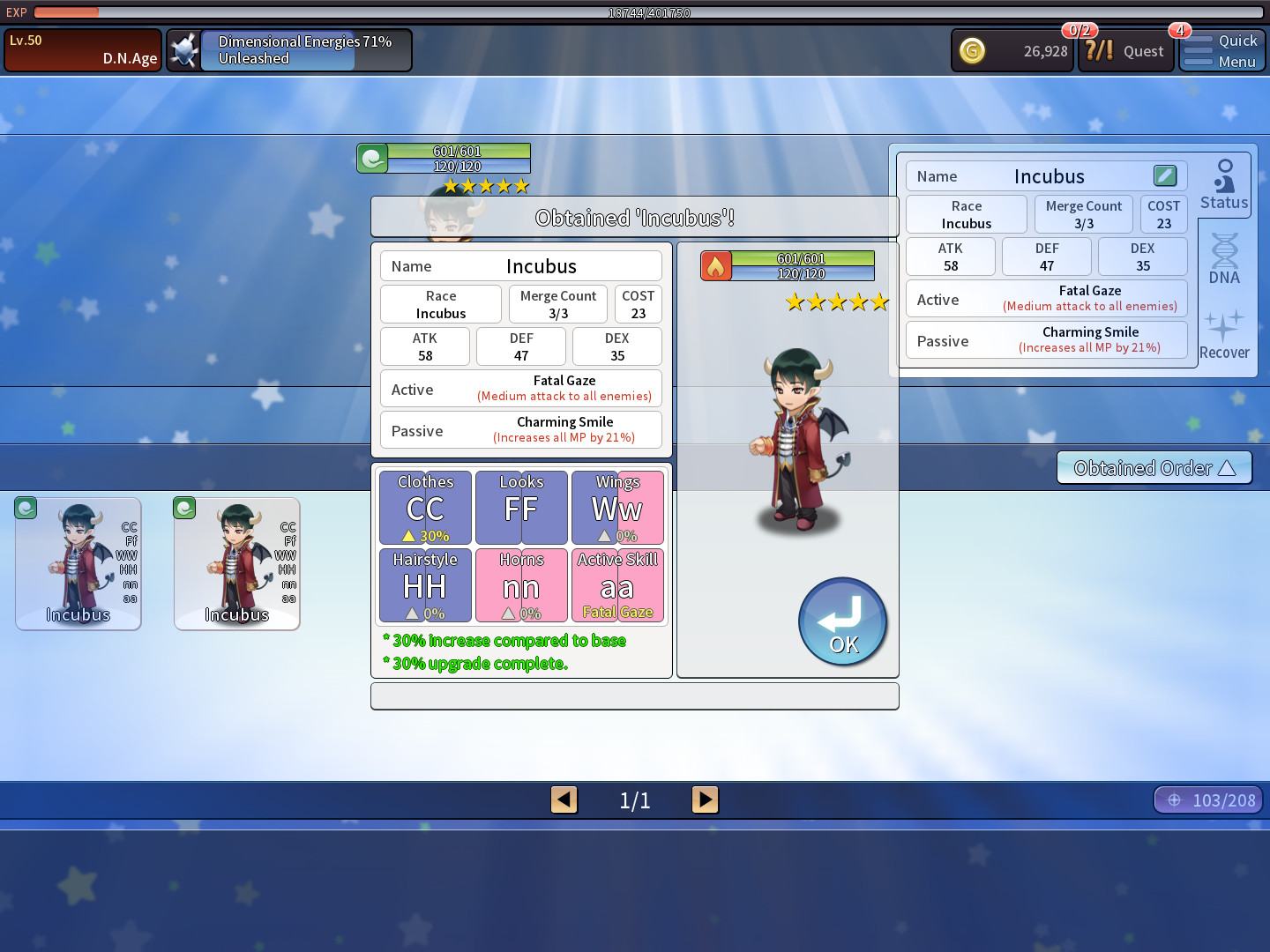Viewport: 1270px width, 952px height.
Task: Switch to the DNA tab
Action: 1224,259
